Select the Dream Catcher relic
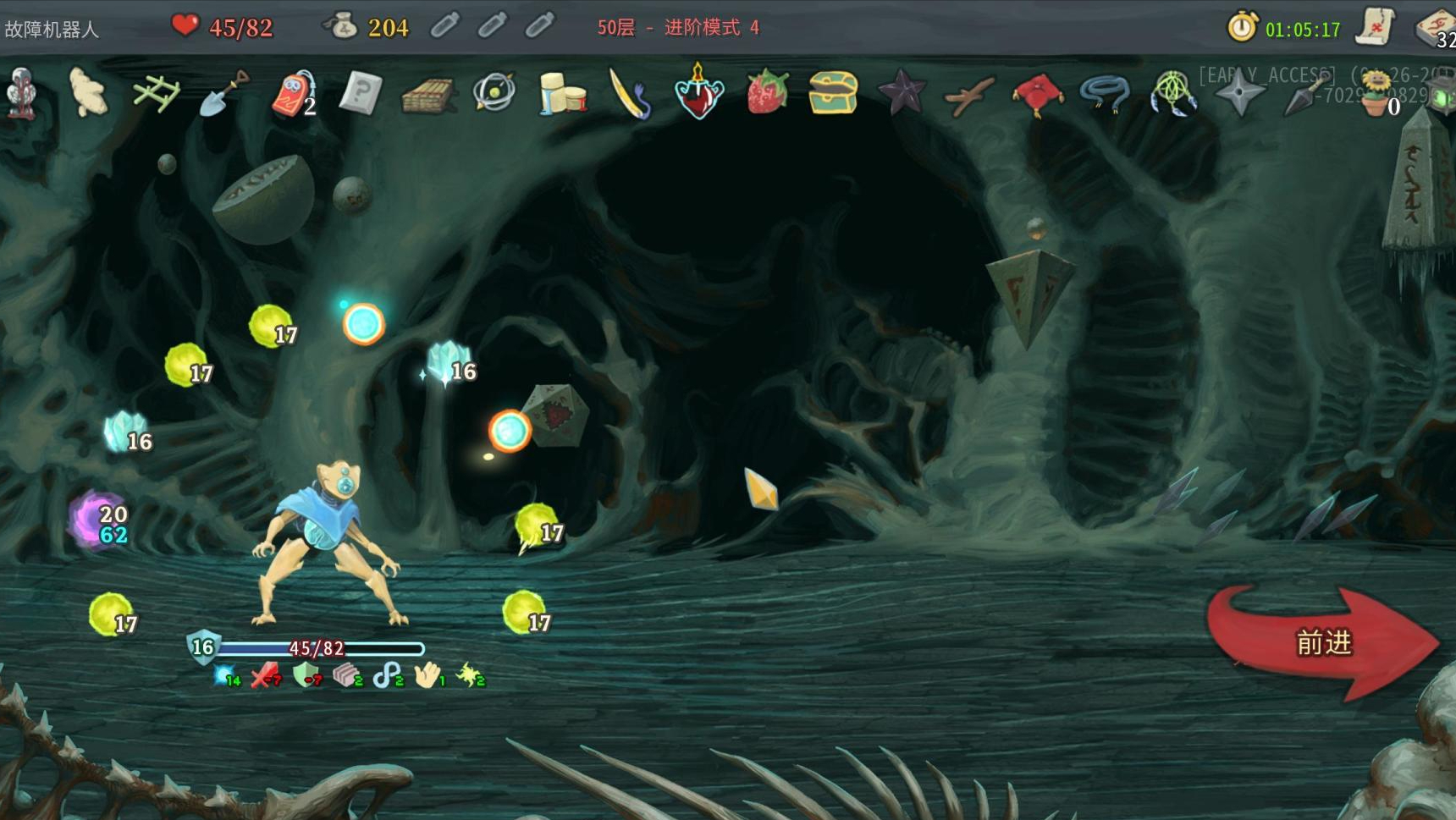 pos(1173,93)
